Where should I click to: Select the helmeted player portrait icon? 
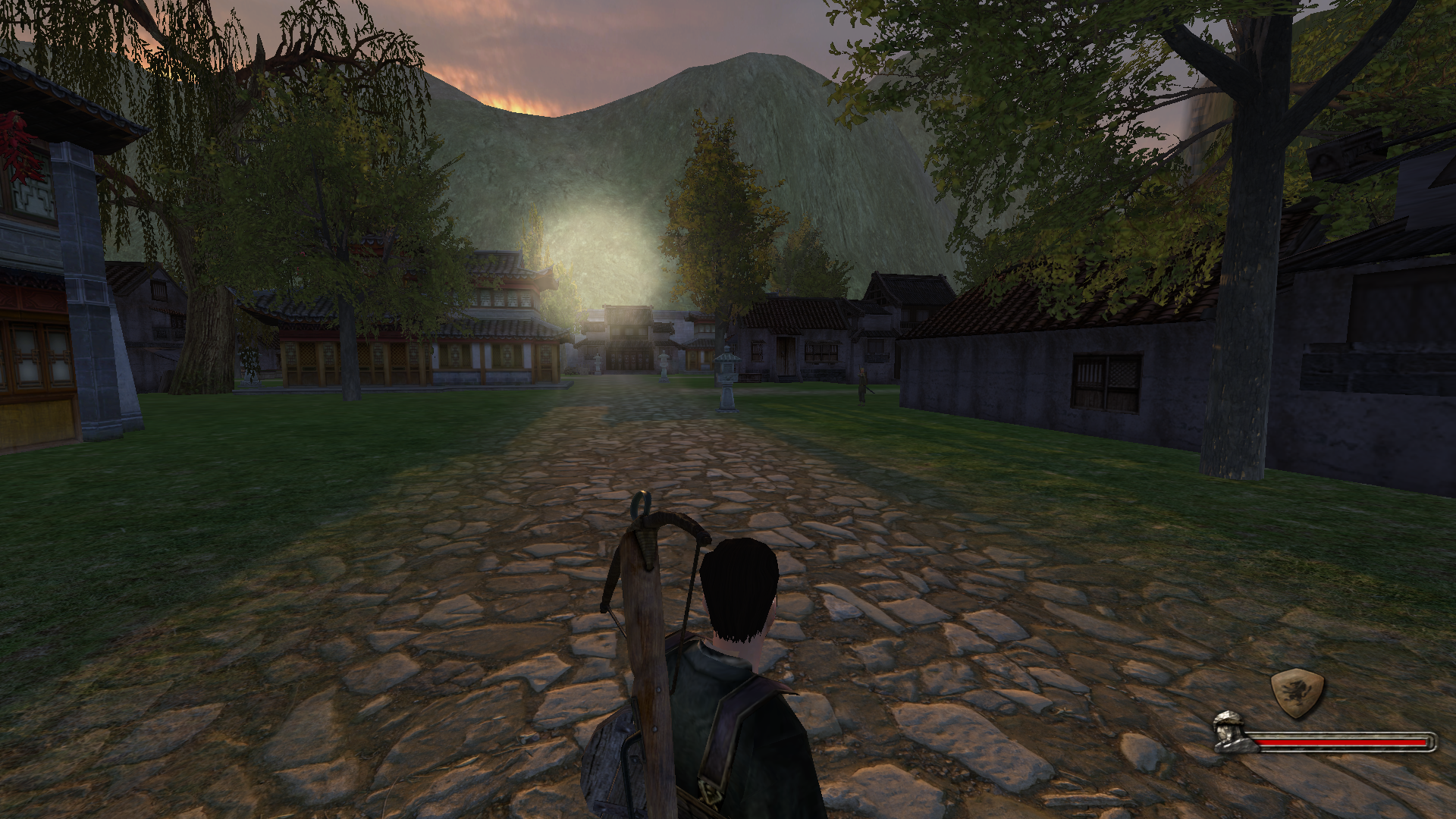coord(1235,733)
